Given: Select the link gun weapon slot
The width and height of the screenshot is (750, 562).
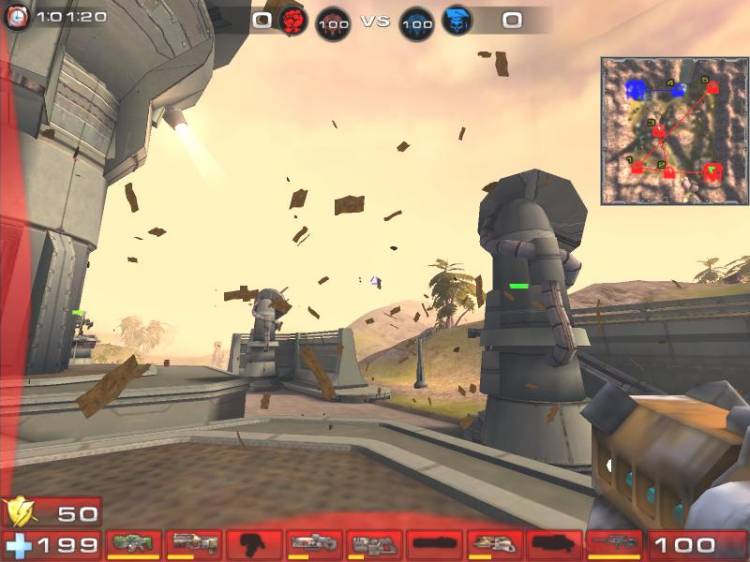Looking at the screenshot, I should [x=374, y=544].
